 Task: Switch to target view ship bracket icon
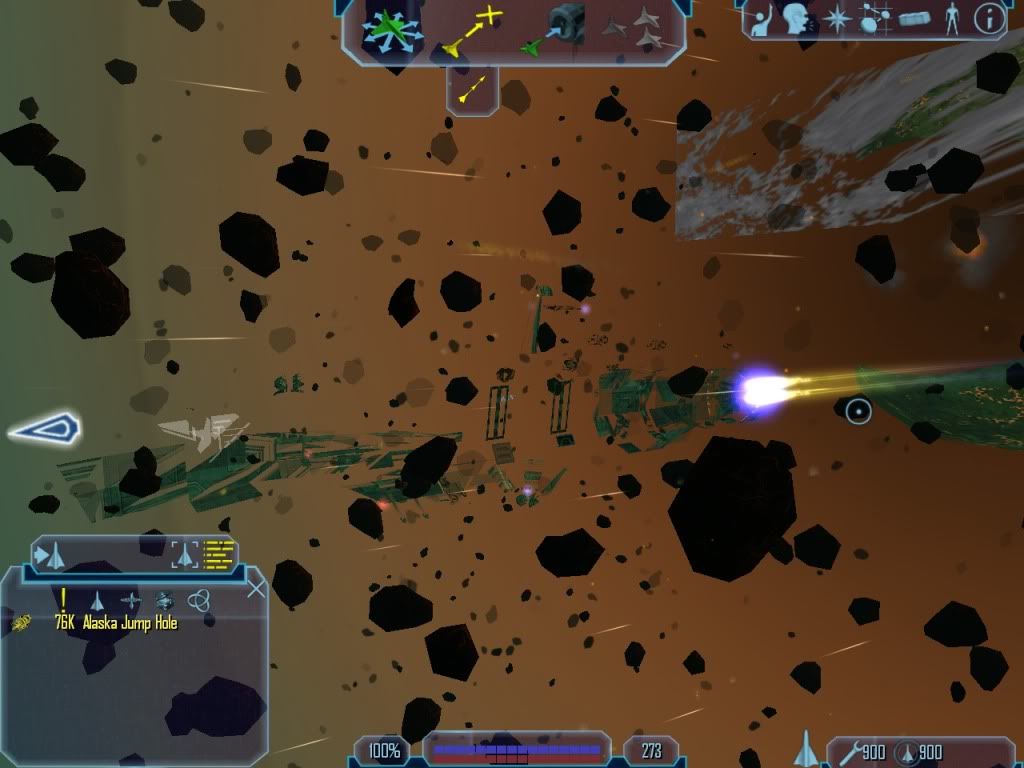point(185,552)
